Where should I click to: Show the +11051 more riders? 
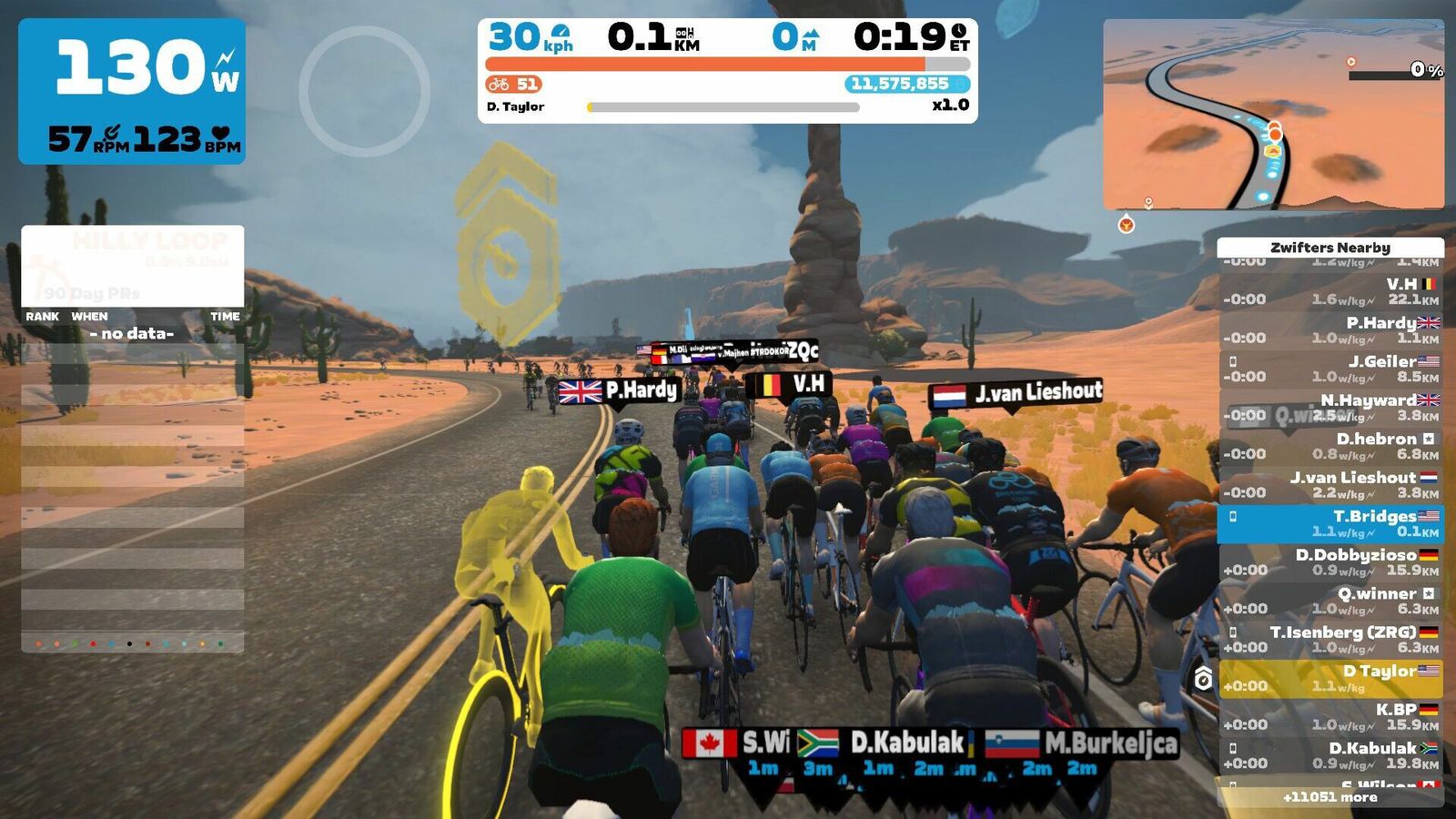coord(1330,797)
